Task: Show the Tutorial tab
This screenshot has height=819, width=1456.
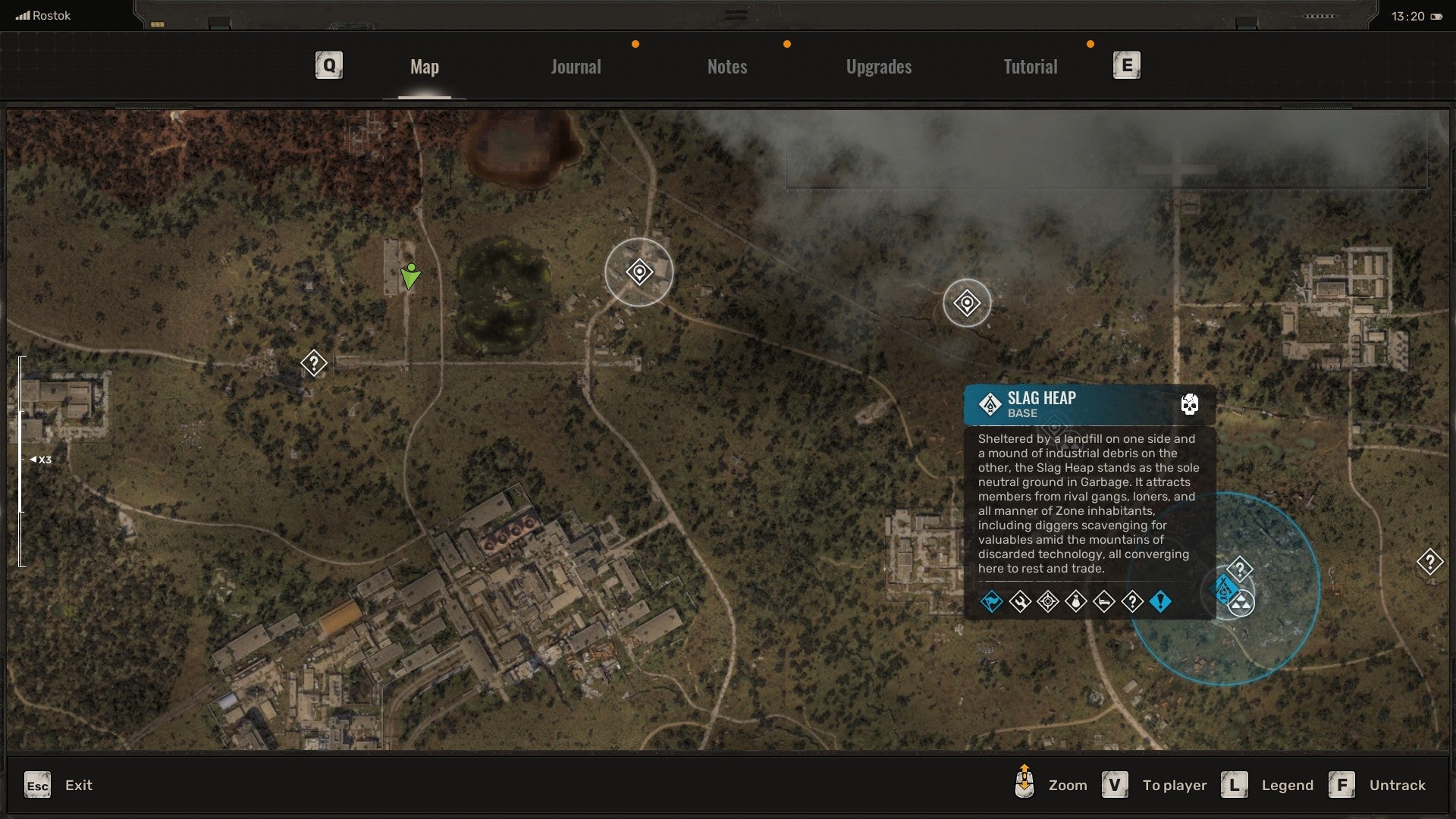Action: click(1030, 67)
